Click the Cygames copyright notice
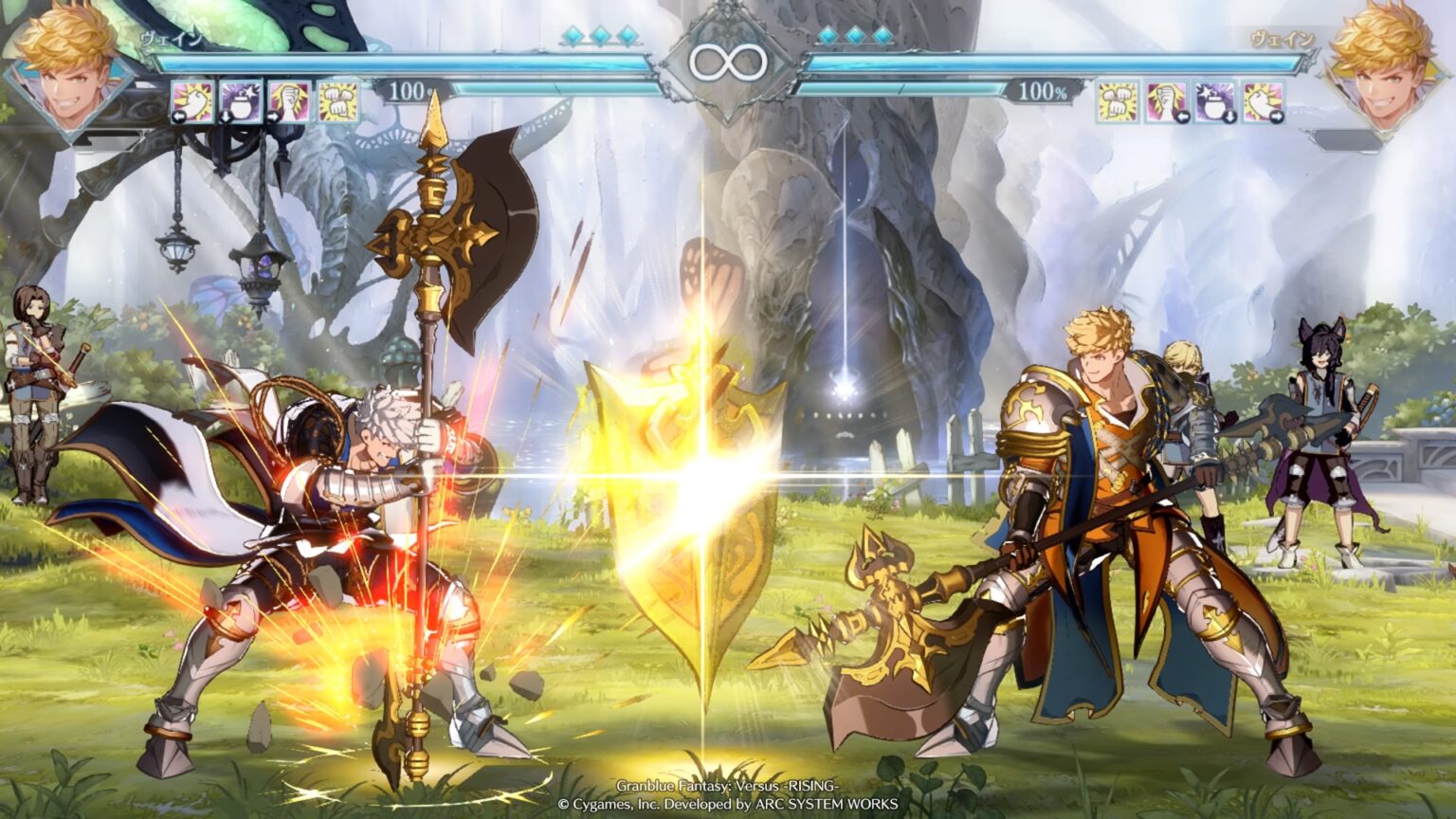The height and width of the screenshot is (819, 1456). (727, 802)
